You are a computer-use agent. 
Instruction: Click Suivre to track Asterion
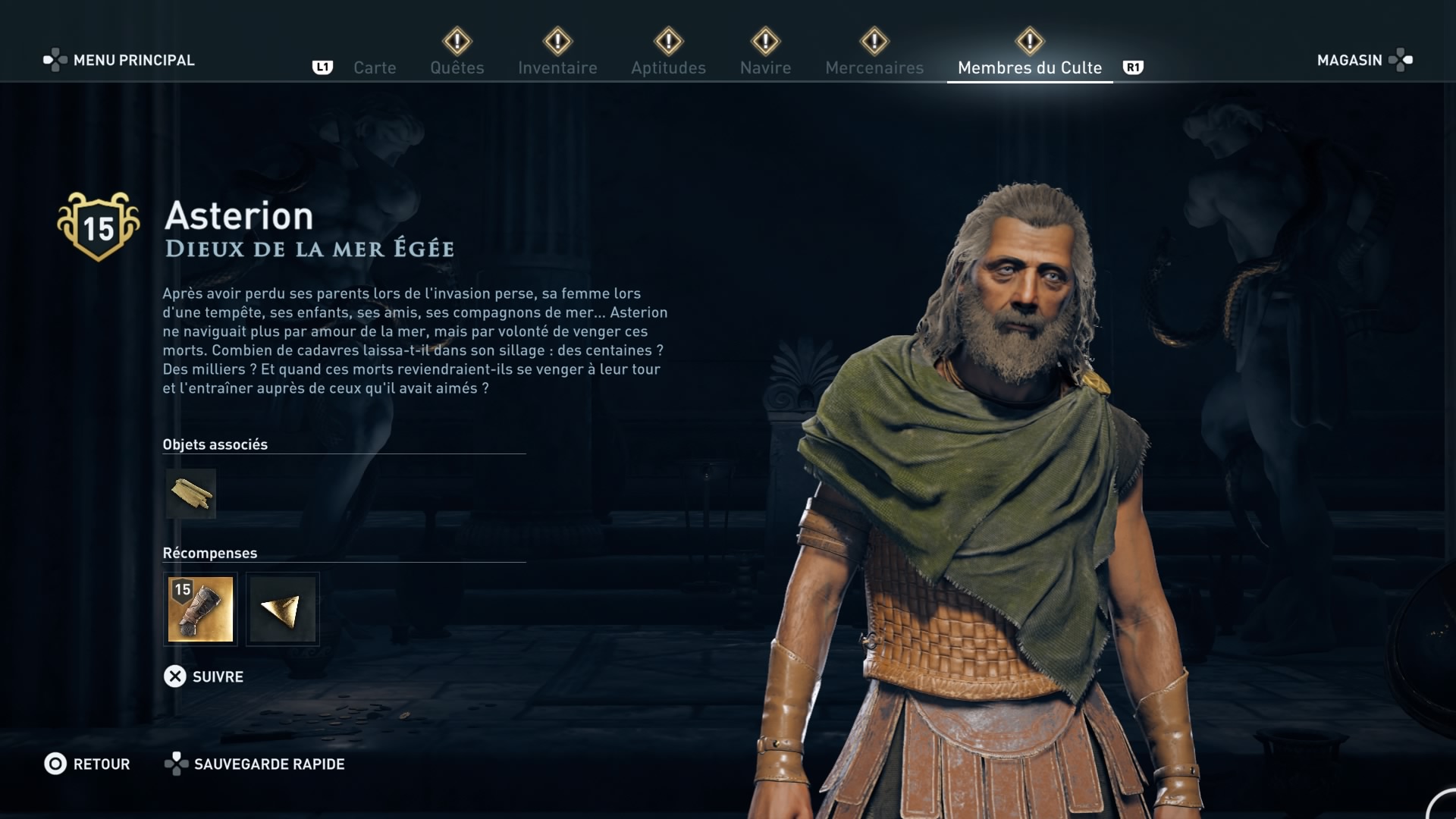point(204,676)
